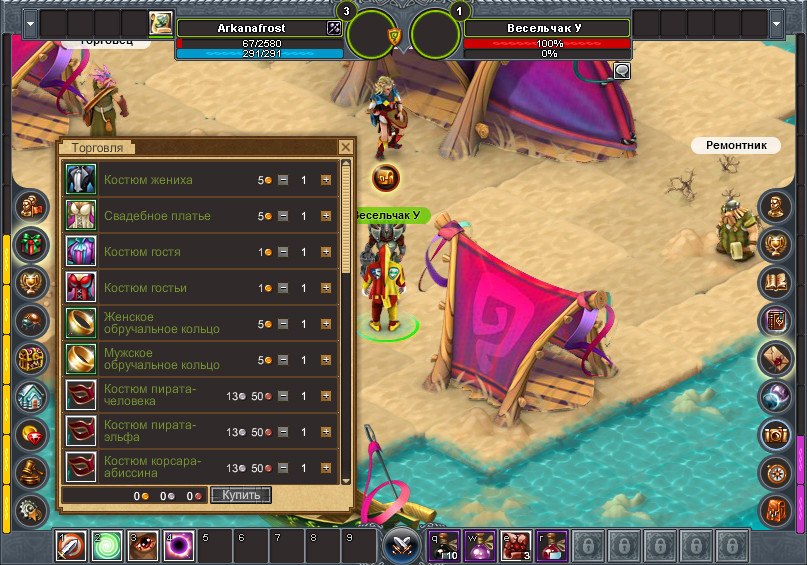
Task: Choose the Костюм гостьи item icon
Action: point(80,288)
